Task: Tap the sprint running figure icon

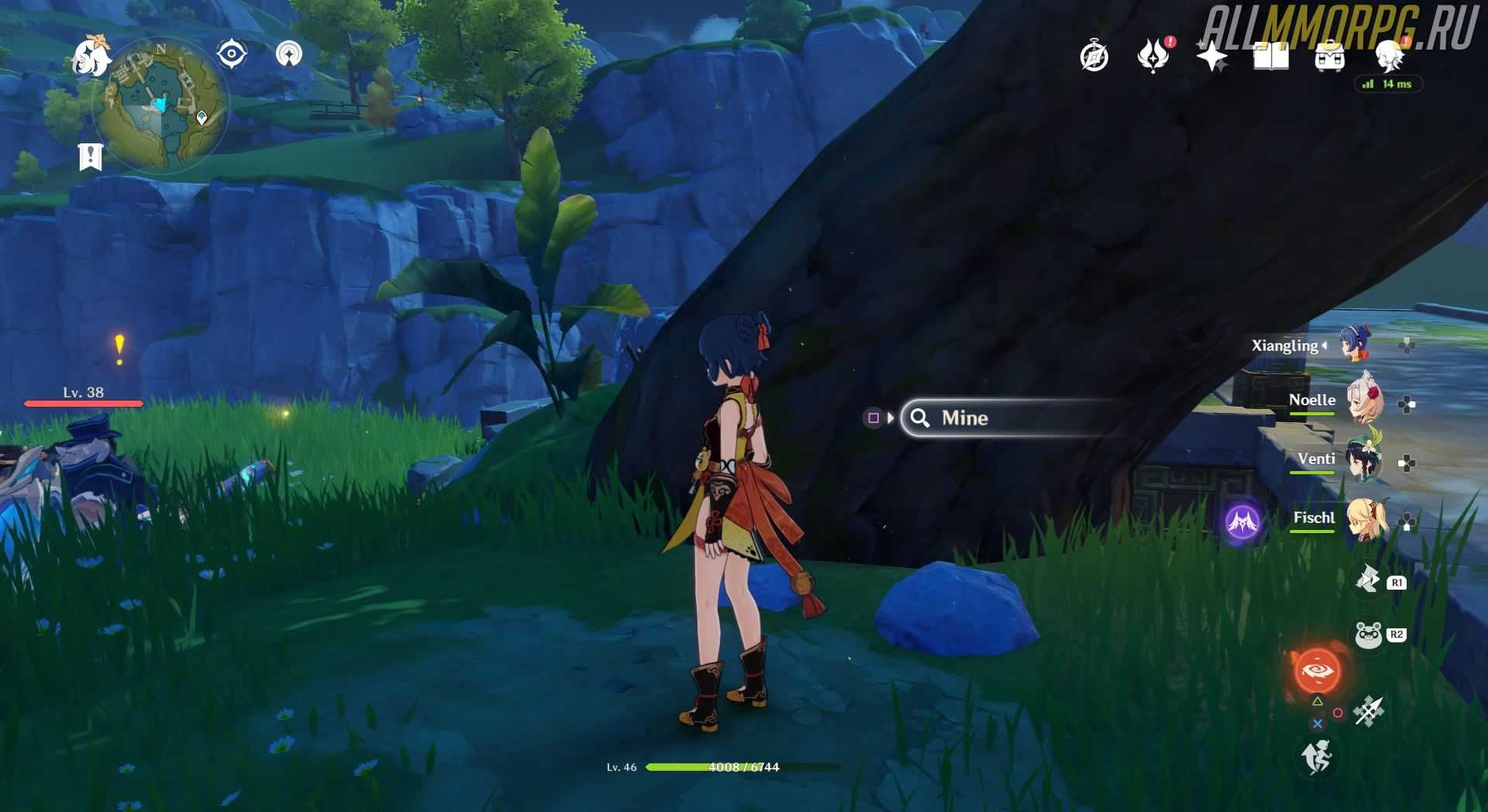Action: (x=1317, y=755)
